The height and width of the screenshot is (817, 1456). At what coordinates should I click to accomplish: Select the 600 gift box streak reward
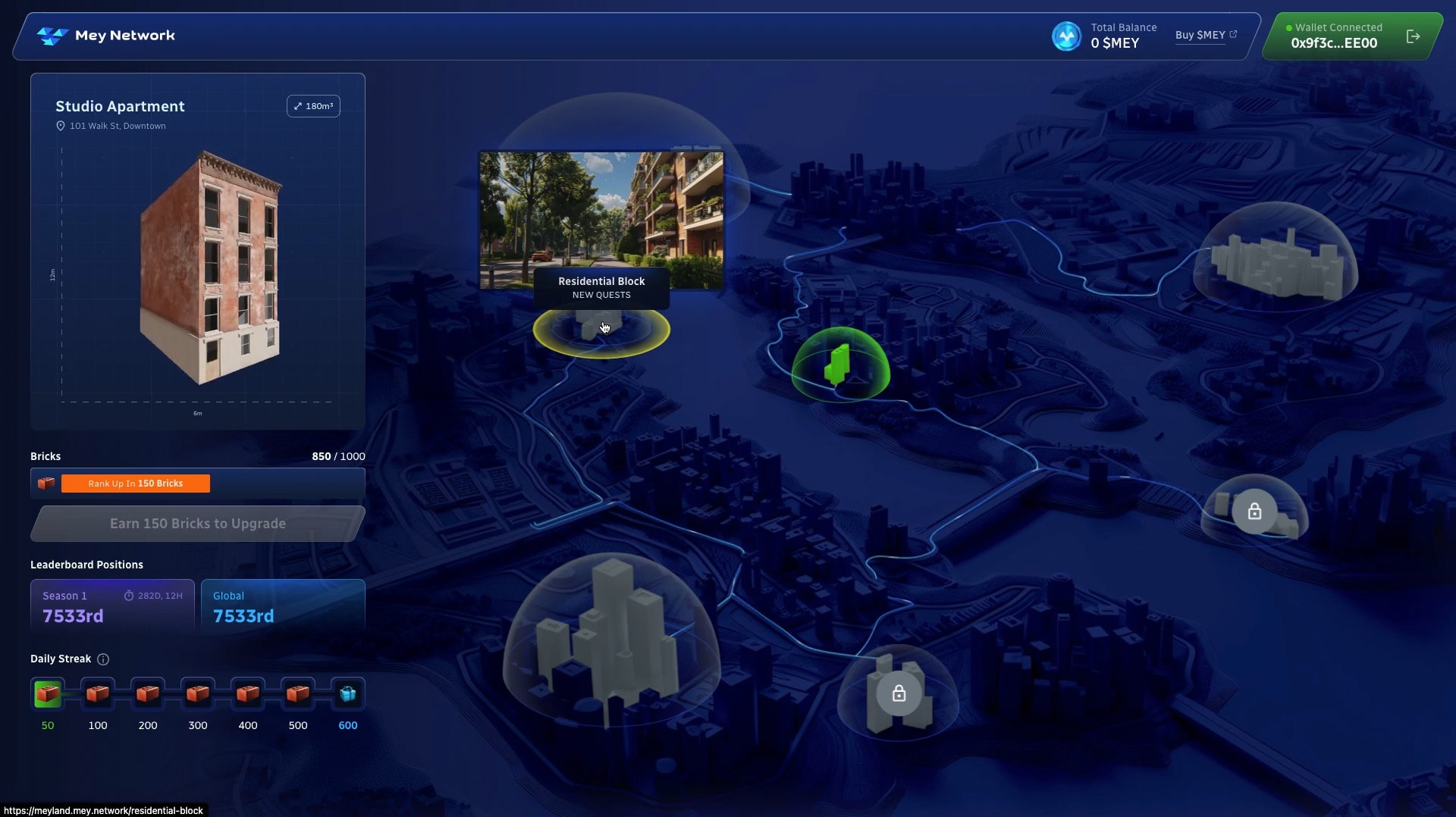pos(348,694)
